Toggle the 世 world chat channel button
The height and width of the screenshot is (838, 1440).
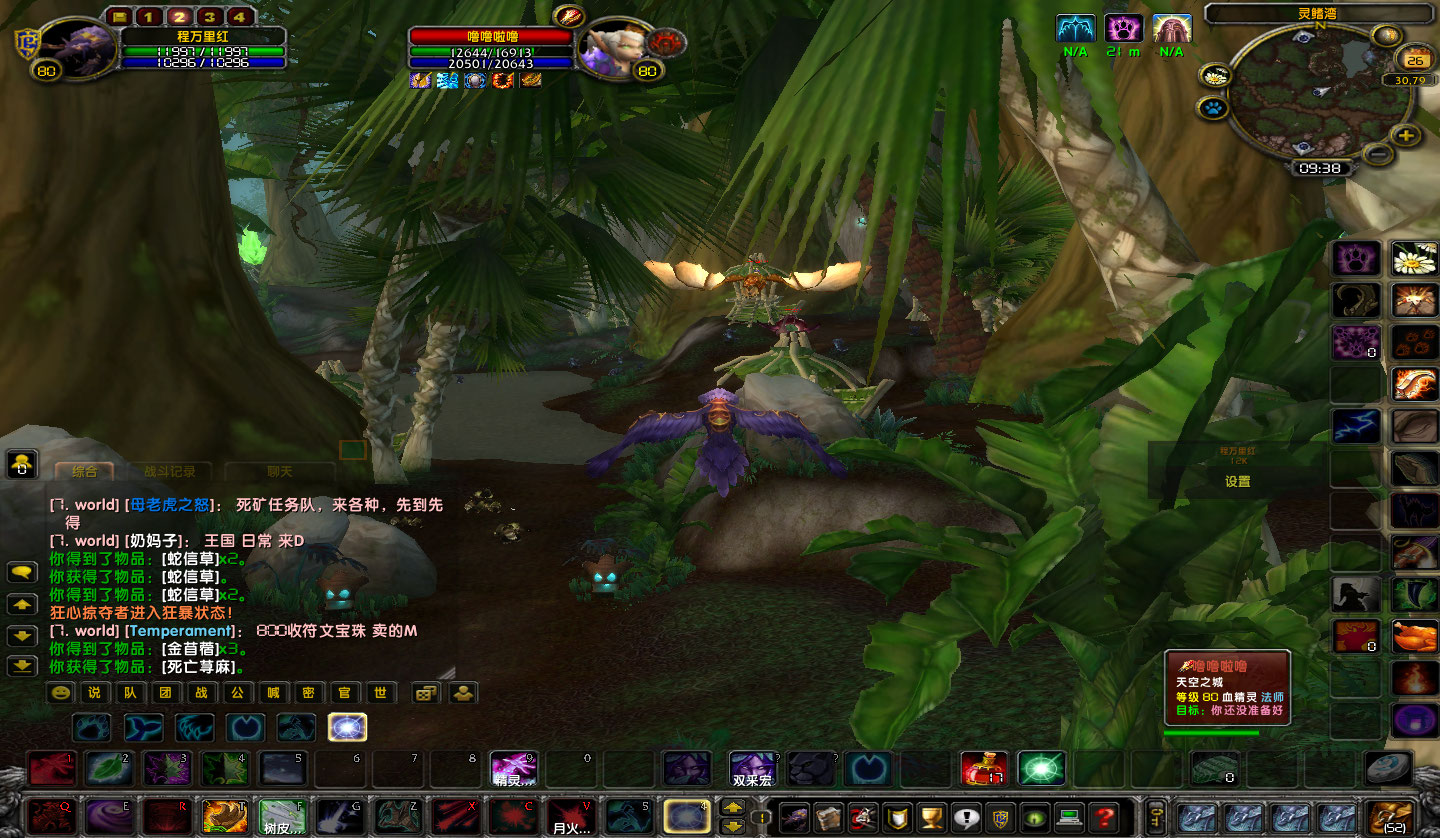click(x=381, y=692)
